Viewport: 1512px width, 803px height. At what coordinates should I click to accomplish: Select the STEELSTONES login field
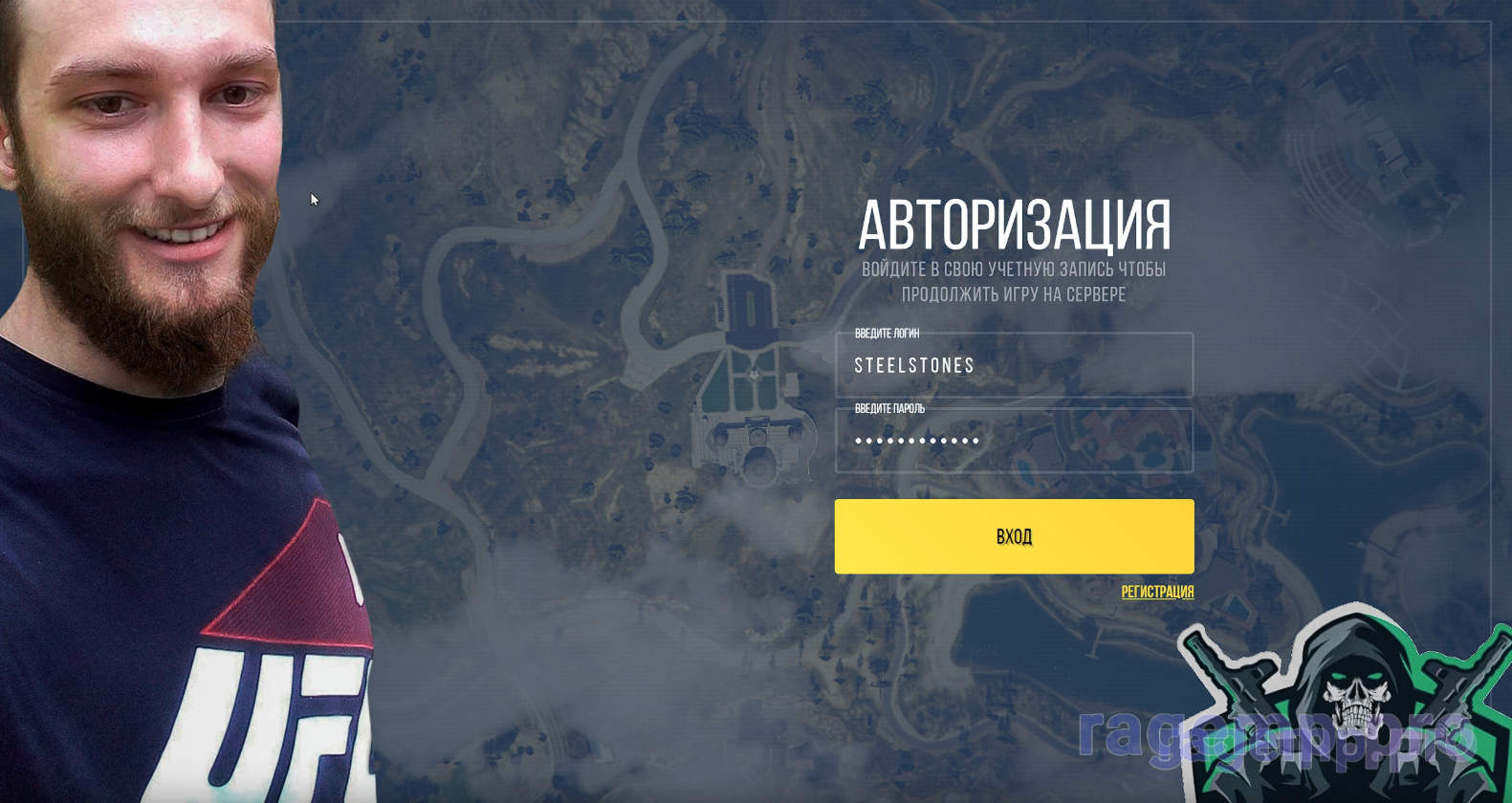[x=1014, y=365]
